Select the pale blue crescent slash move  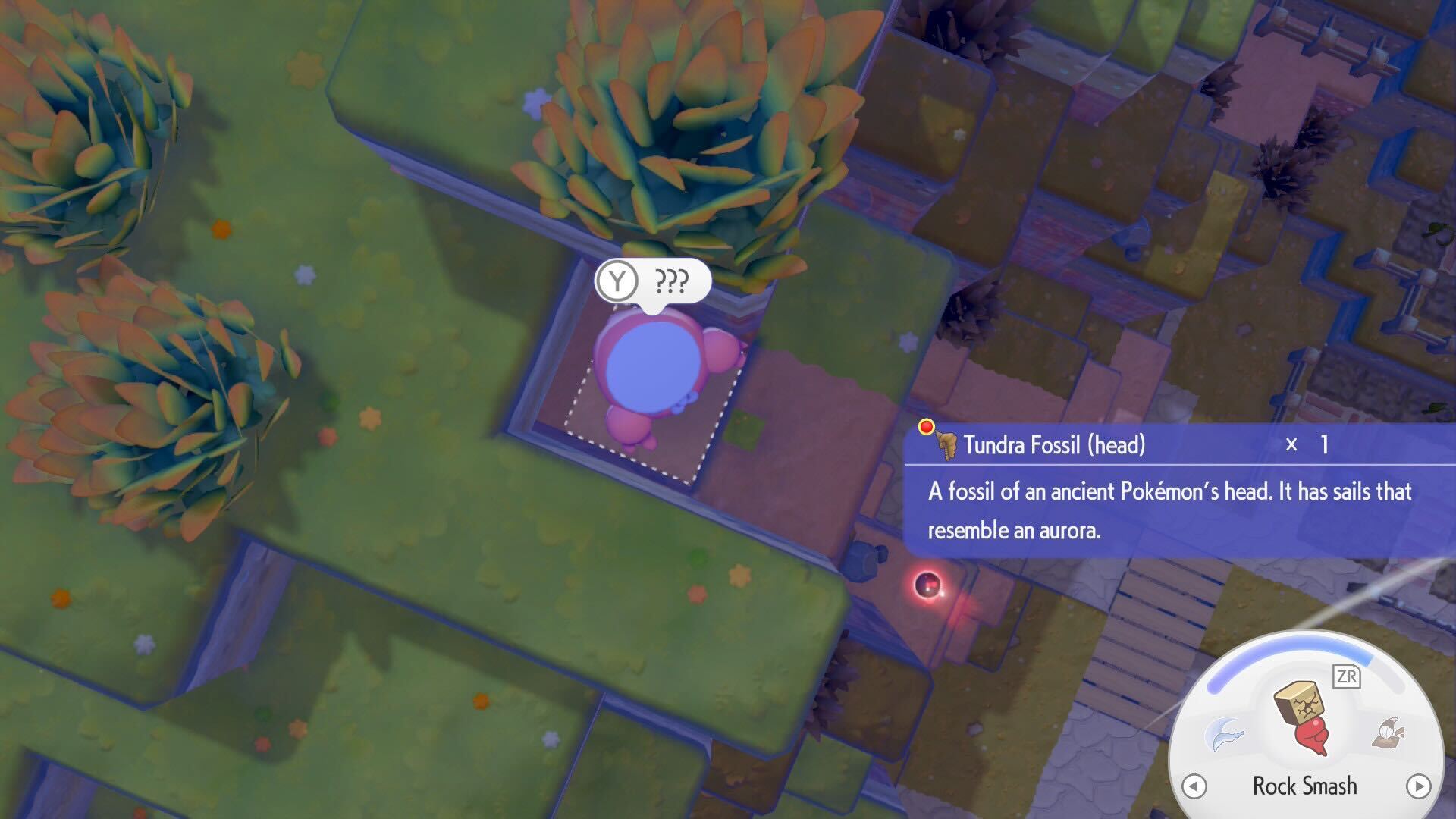(x=1225, y=734)
